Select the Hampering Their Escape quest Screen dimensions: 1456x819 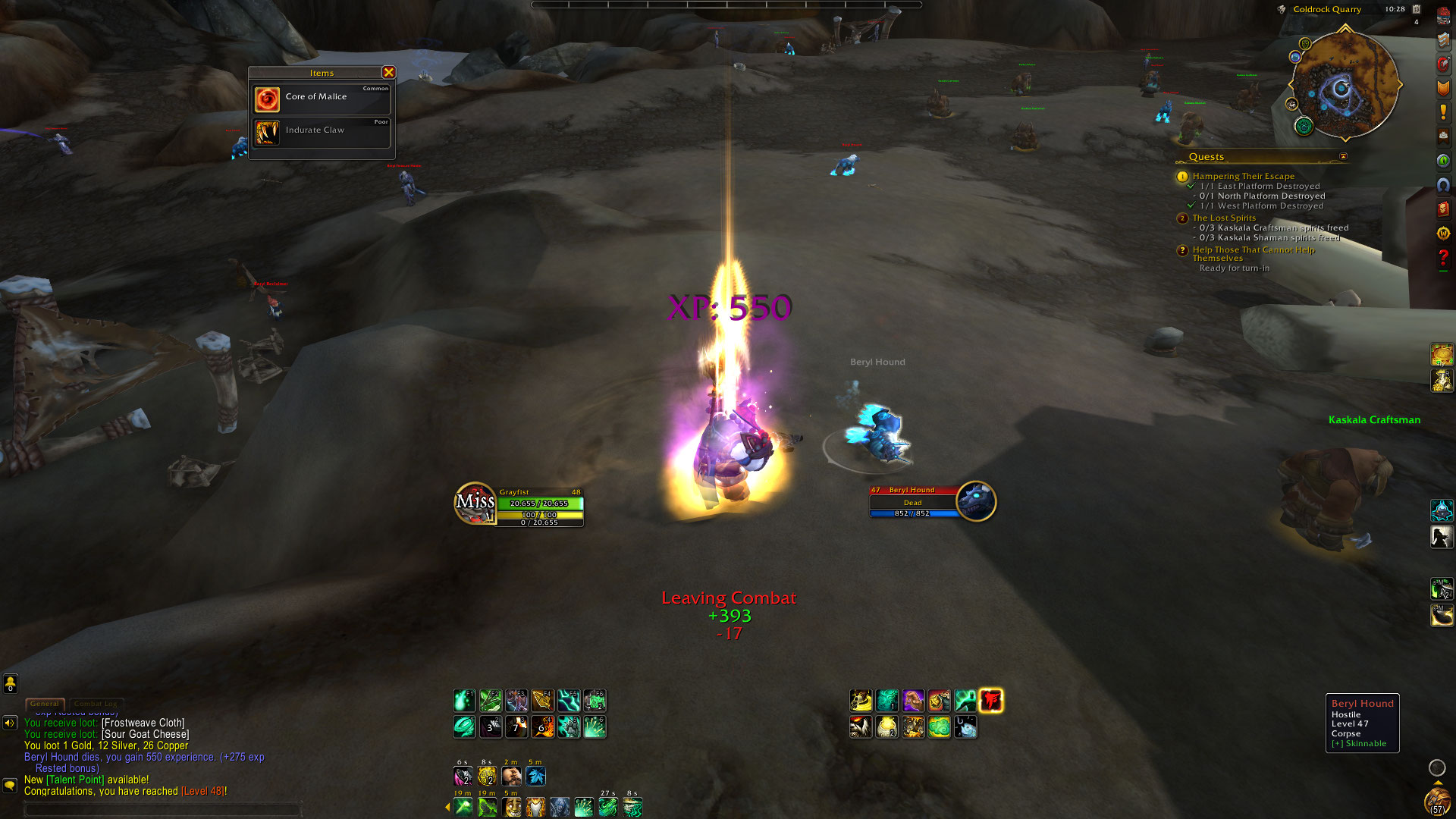click(1243, 176)
